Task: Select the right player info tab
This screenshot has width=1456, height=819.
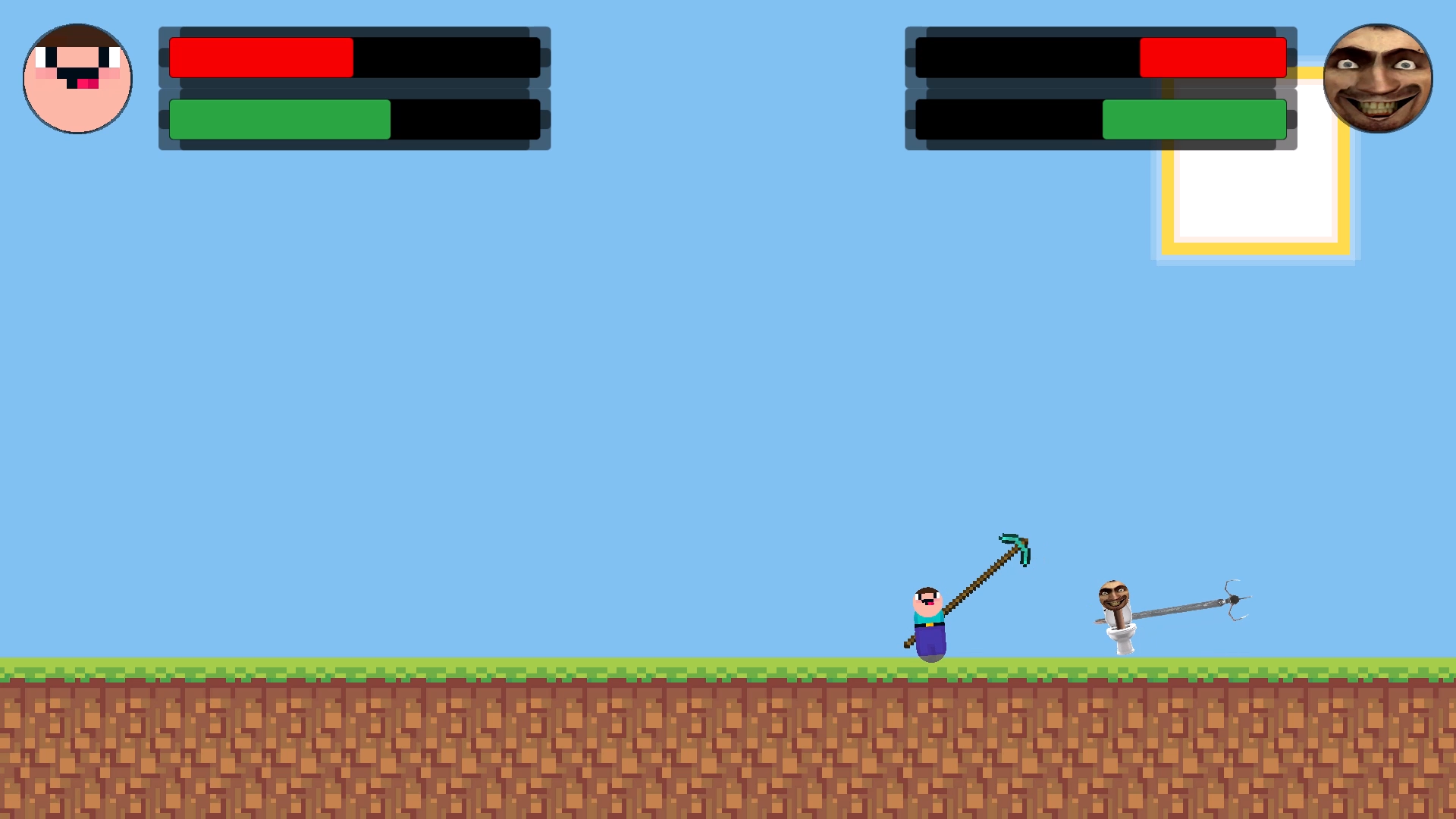Action: pyautogui.click(x=1101, y=87)
